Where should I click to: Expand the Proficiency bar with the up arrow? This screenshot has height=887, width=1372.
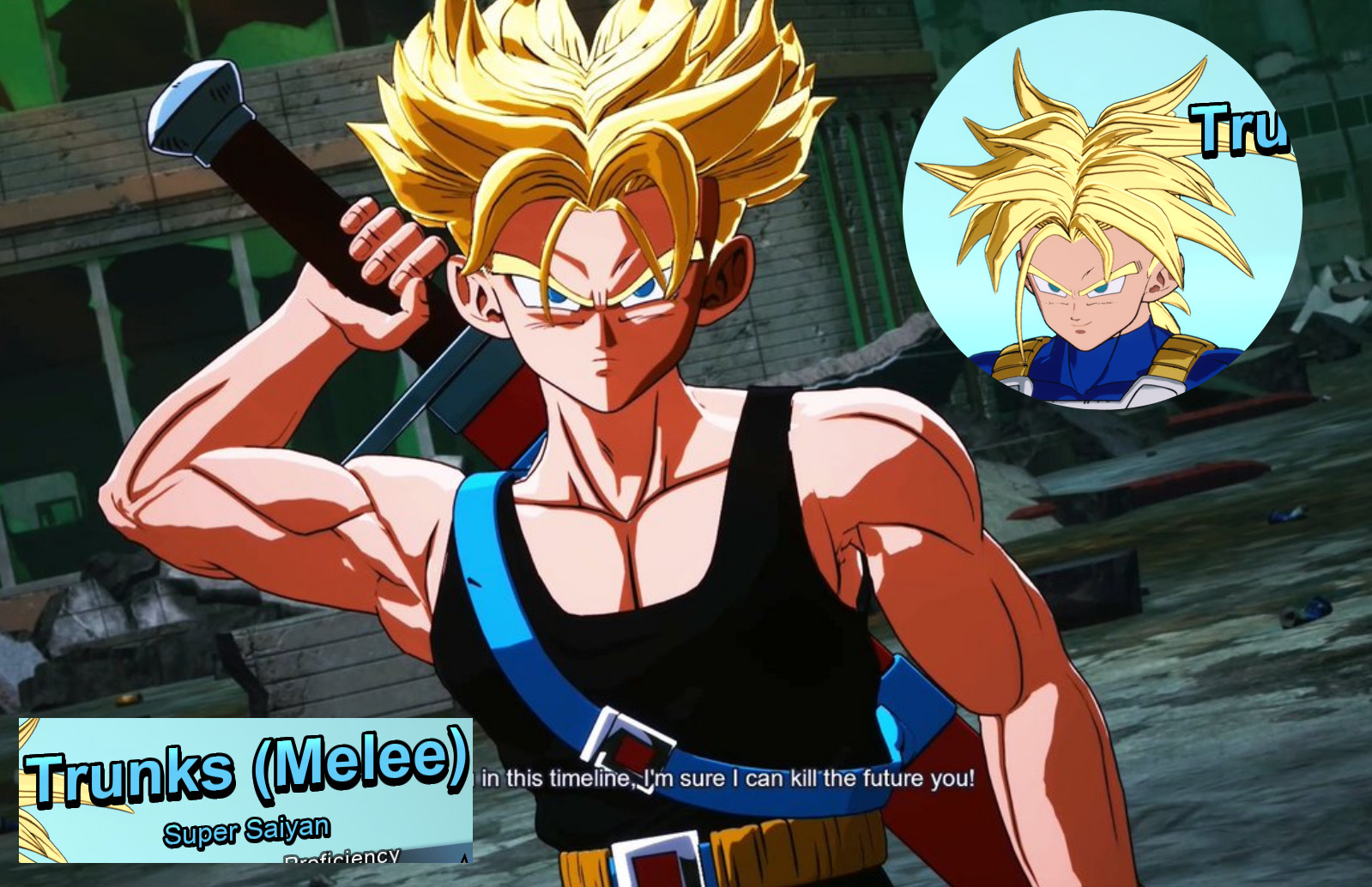(x=463, y=858)
